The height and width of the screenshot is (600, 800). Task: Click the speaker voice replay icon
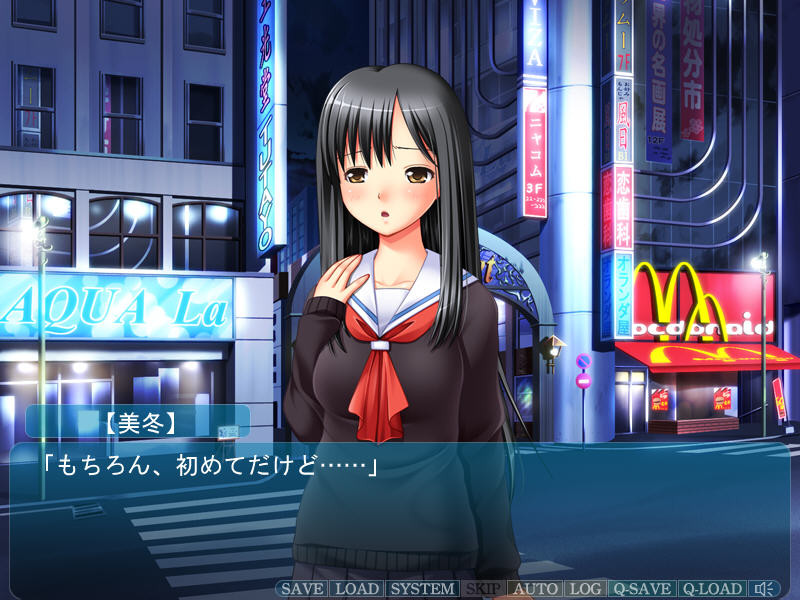(x=767, y=589)
